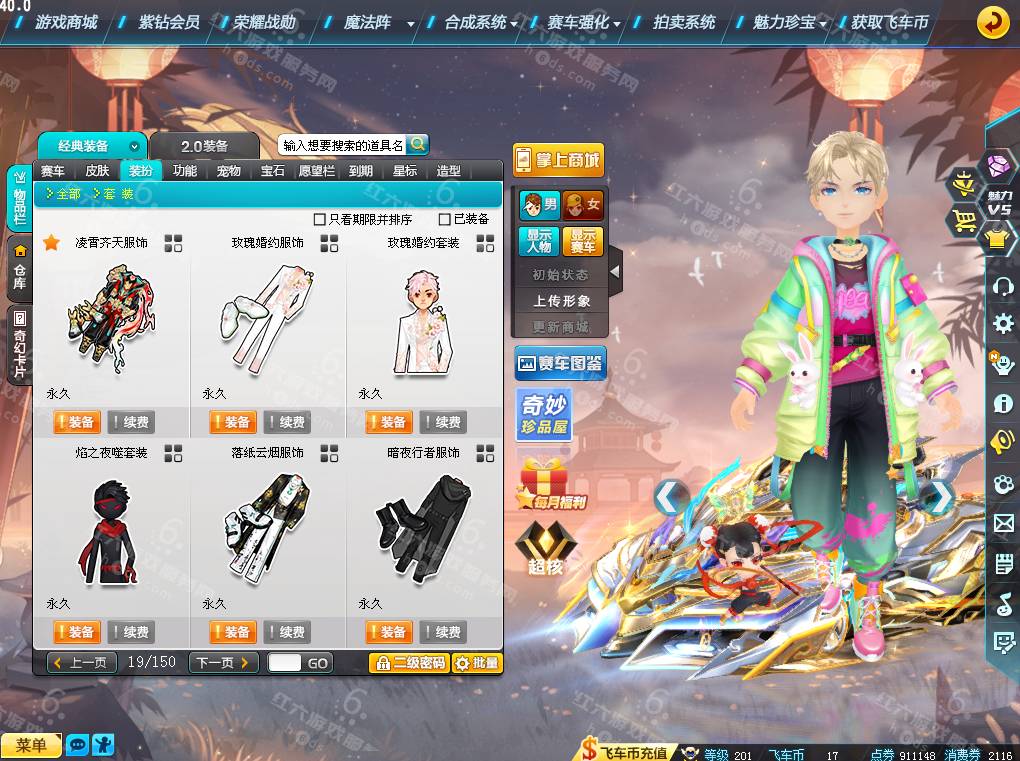1020x761 pixels.
Task: Toggle 只看期限并排序 sort checkbox
Action: point(320,219)
